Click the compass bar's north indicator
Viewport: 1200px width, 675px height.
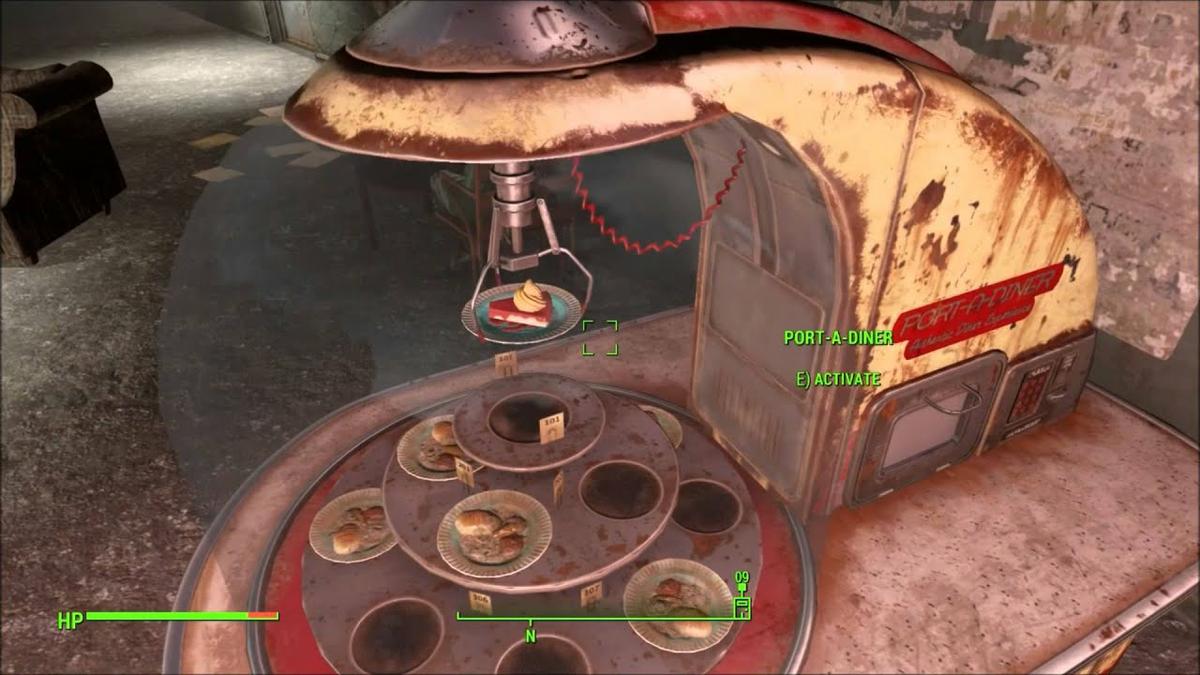click(x=531, y=636)
